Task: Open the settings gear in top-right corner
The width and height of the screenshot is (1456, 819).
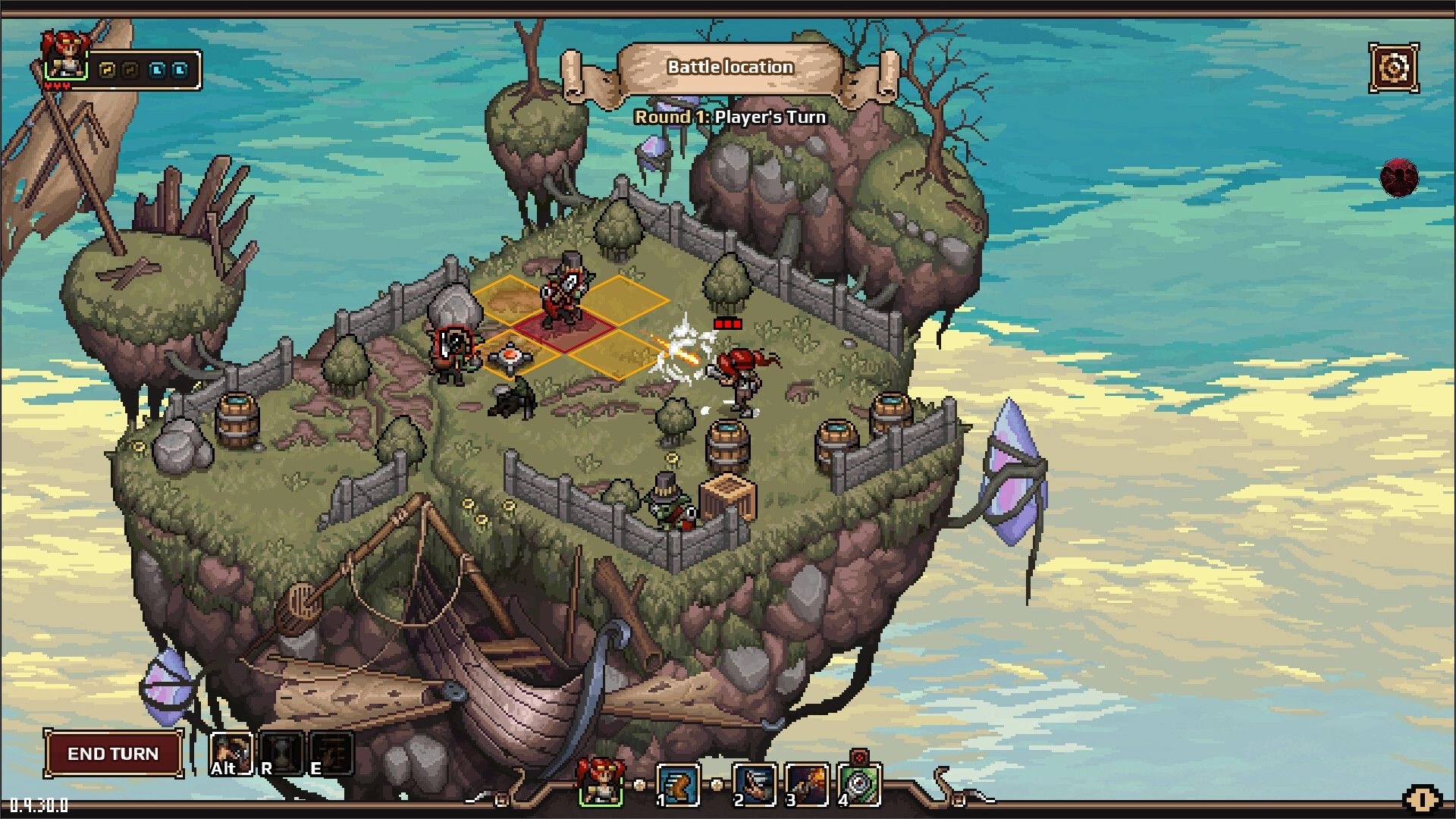Action: coord(1392,67)
